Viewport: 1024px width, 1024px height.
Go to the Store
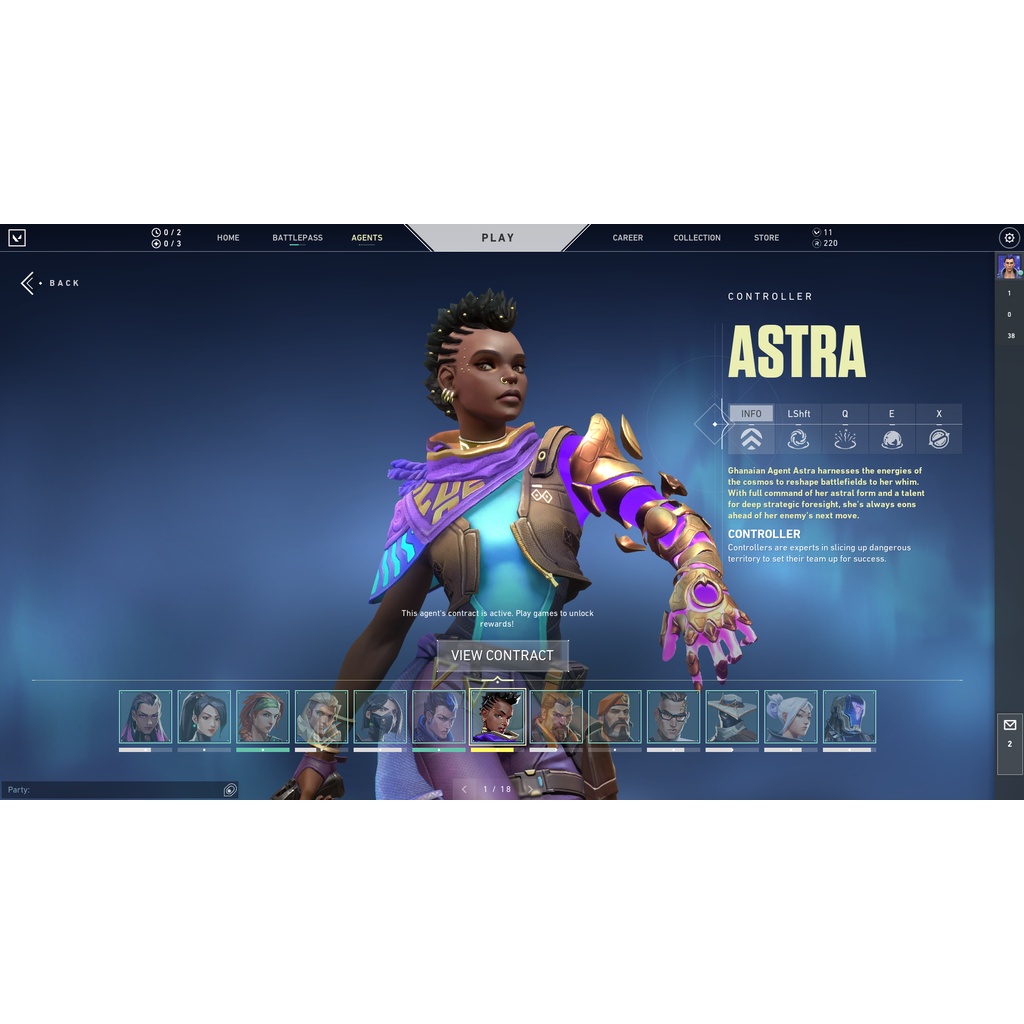point(766,238)
